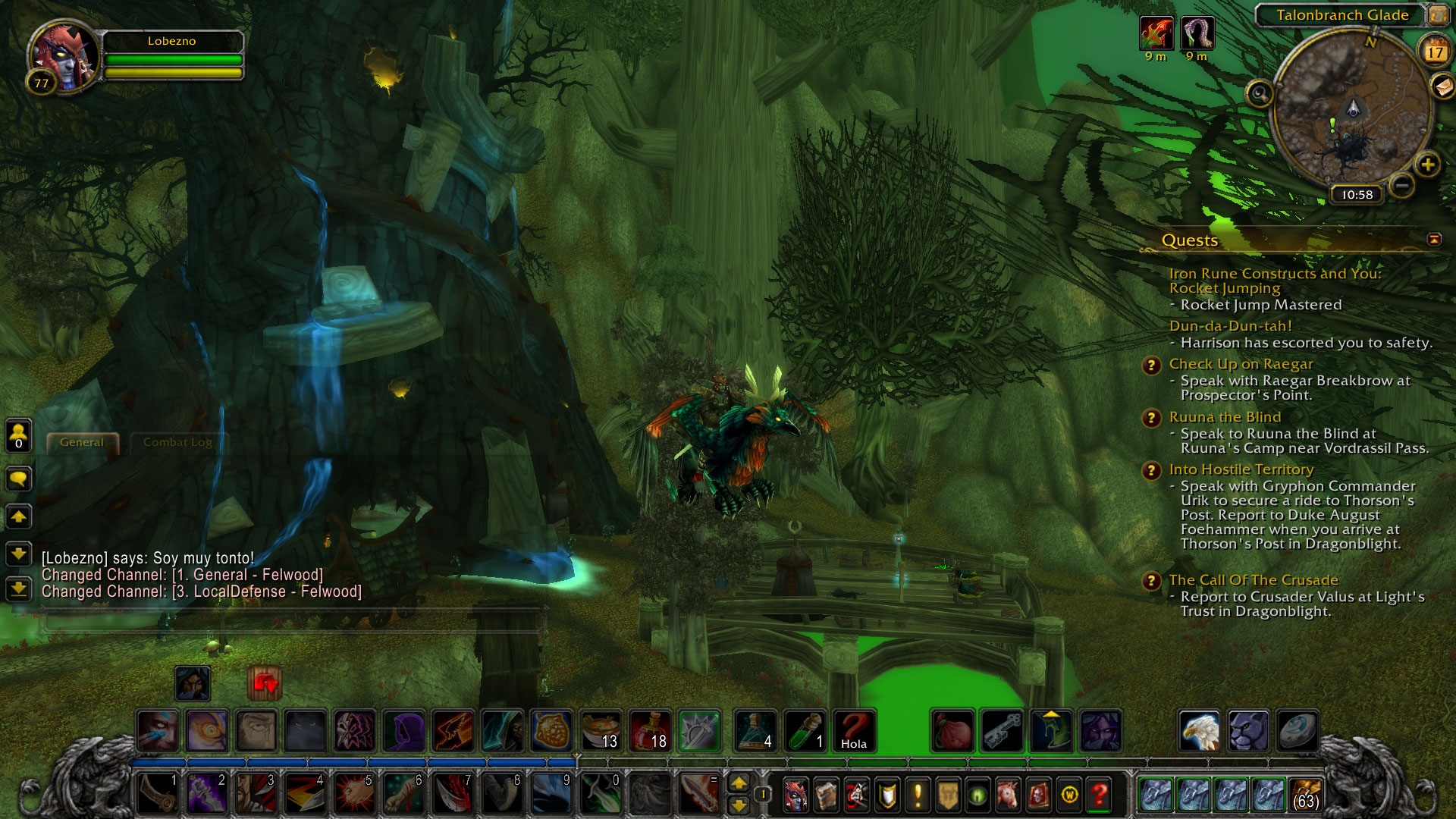Zoom in on the minimap
Viewport: 1456px width, 819px height.
coord(1427,165)
